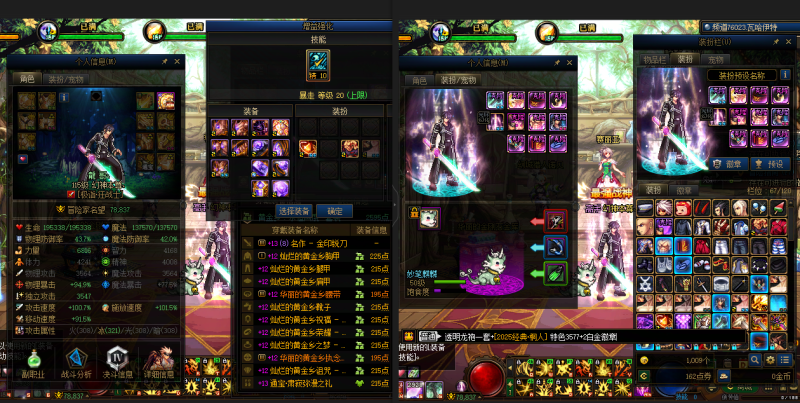Viewport: 800px width, 403px height.
Task: Show 详细信息 detailed info
Action: coord(159,366)
